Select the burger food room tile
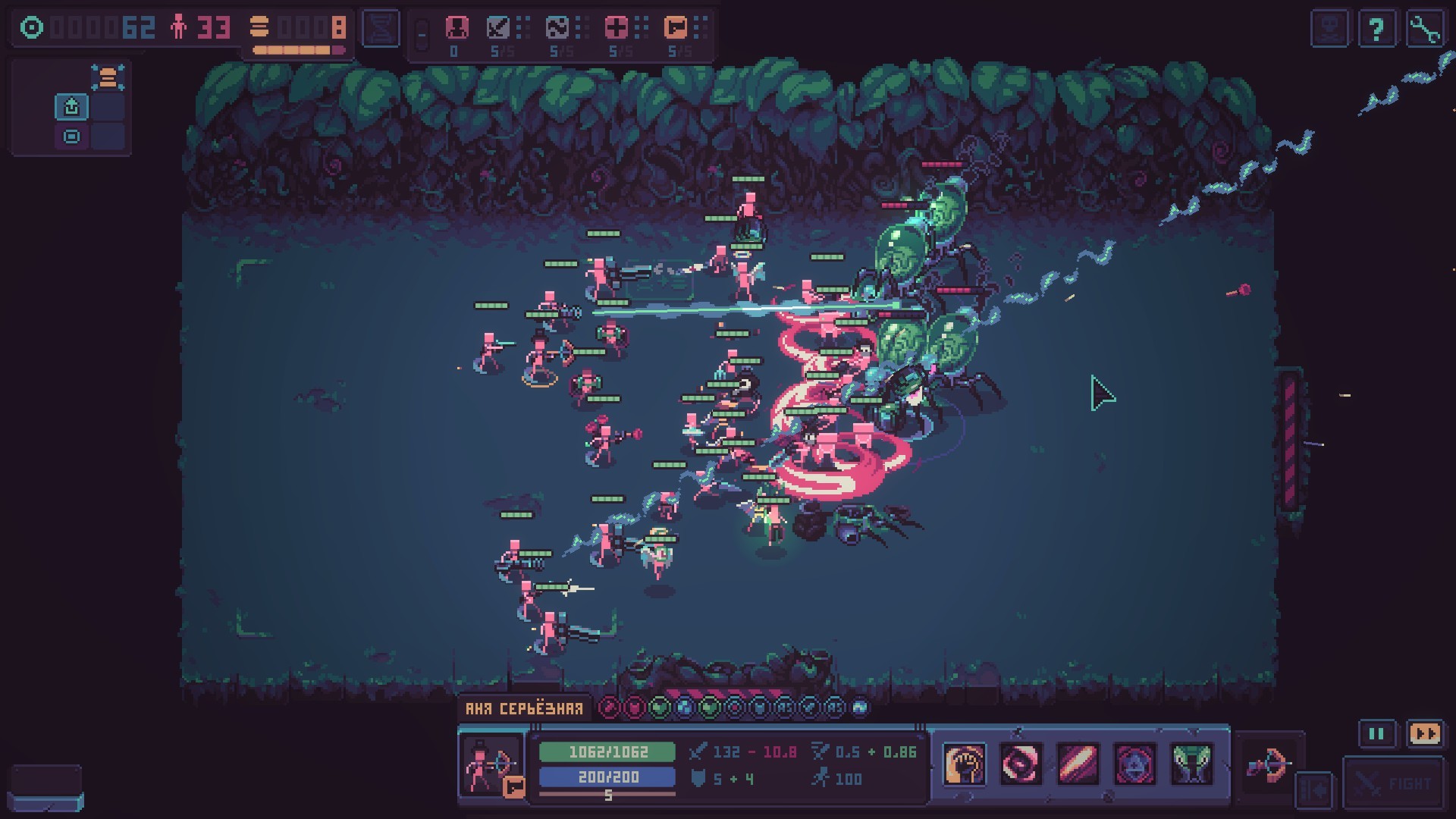 pos(108,77)
